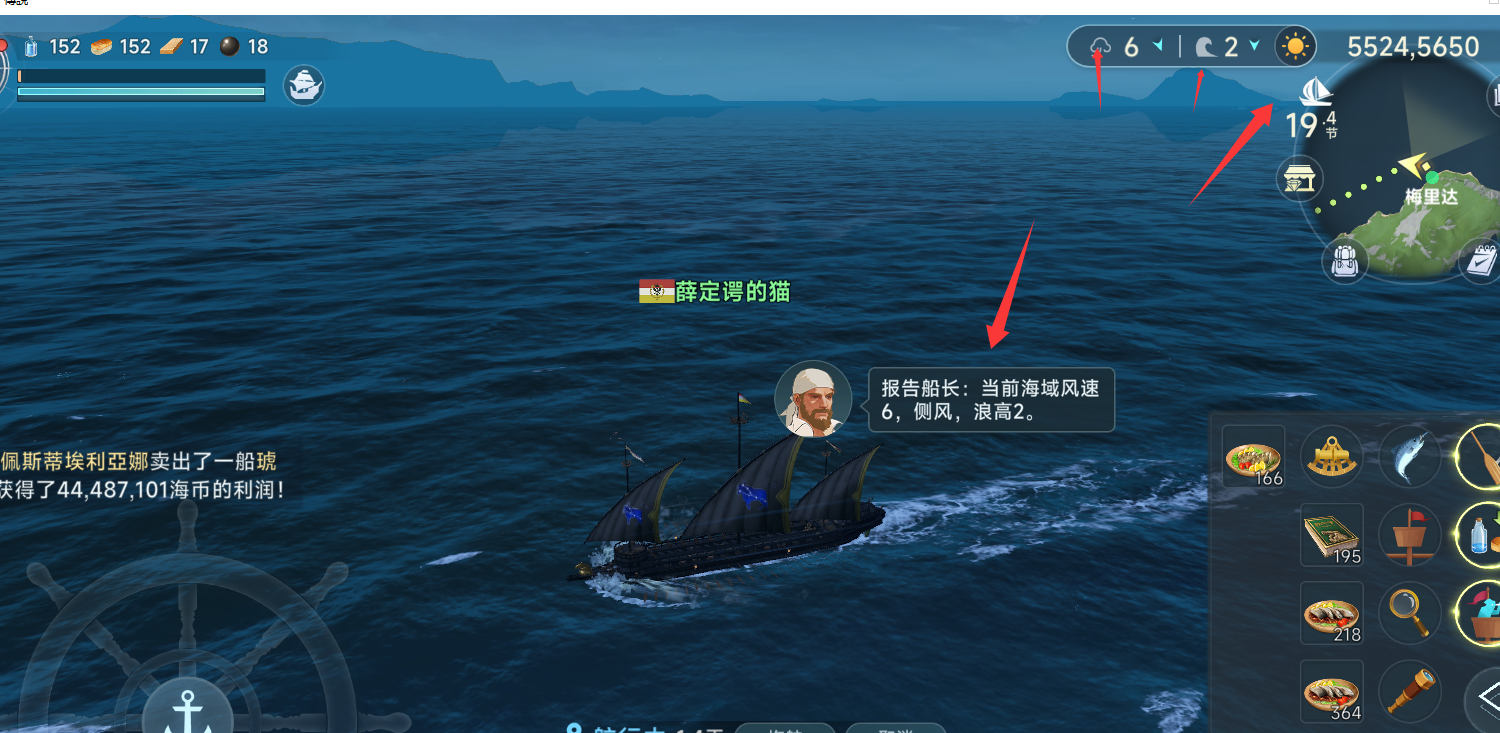Open the jewelry shop icon beside the minimap
This screenshot has width=1500, height=733.
coord(1299,180)
